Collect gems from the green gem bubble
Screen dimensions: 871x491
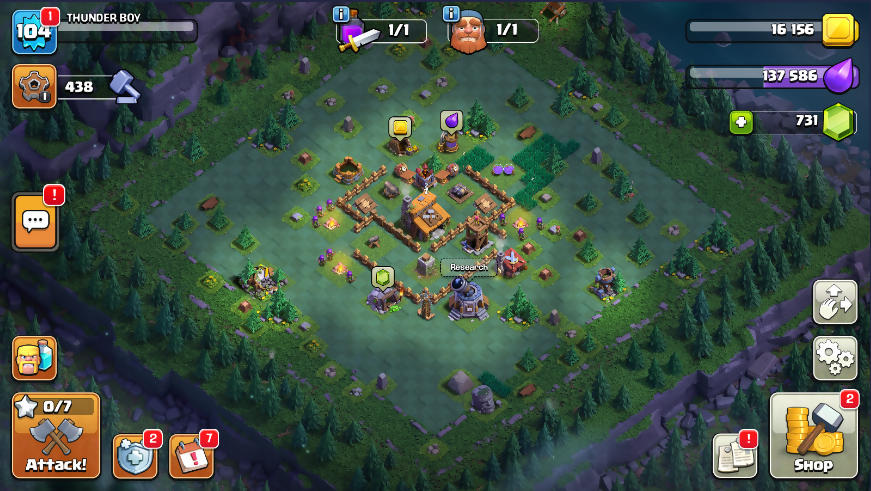click(x=382, y=276)
